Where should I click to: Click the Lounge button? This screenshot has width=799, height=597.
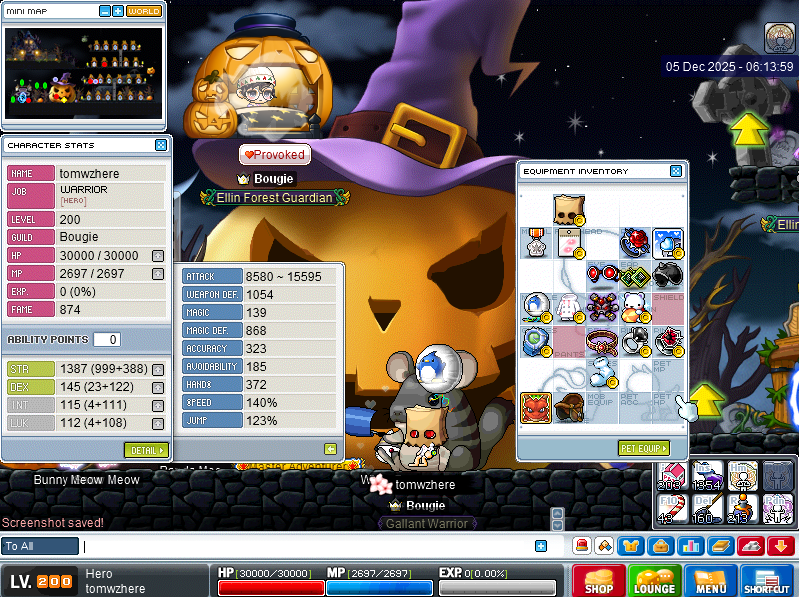pos(655,580)
